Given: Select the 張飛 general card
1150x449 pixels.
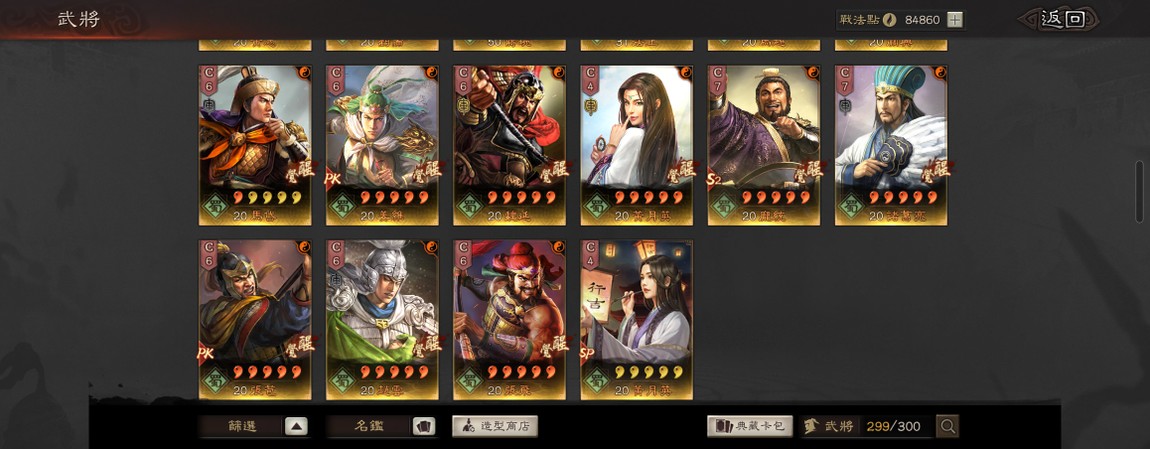Looking at the screenshot, I should 509,319.
